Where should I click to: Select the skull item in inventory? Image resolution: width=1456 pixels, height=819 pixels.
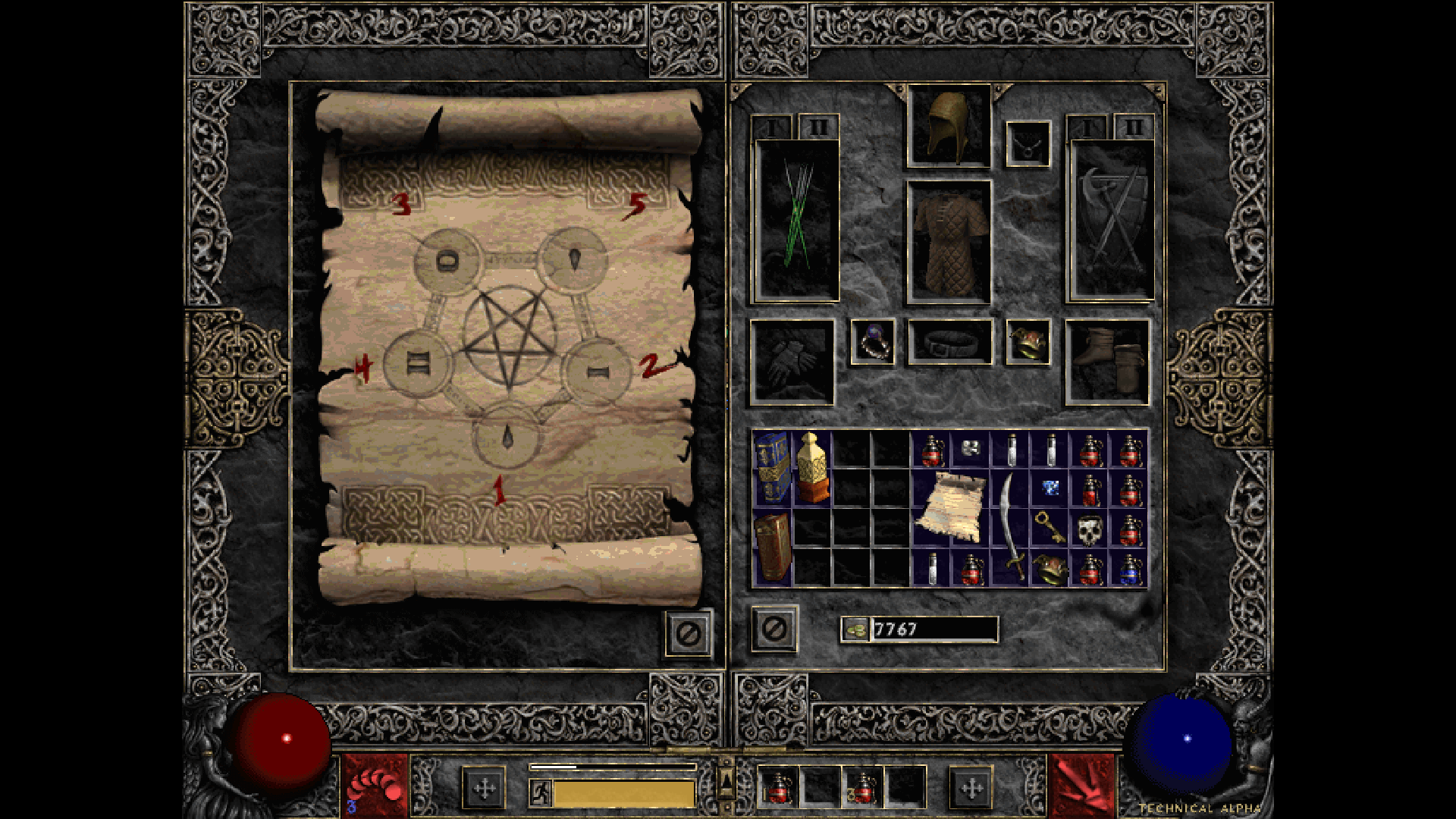(1090, 530)
